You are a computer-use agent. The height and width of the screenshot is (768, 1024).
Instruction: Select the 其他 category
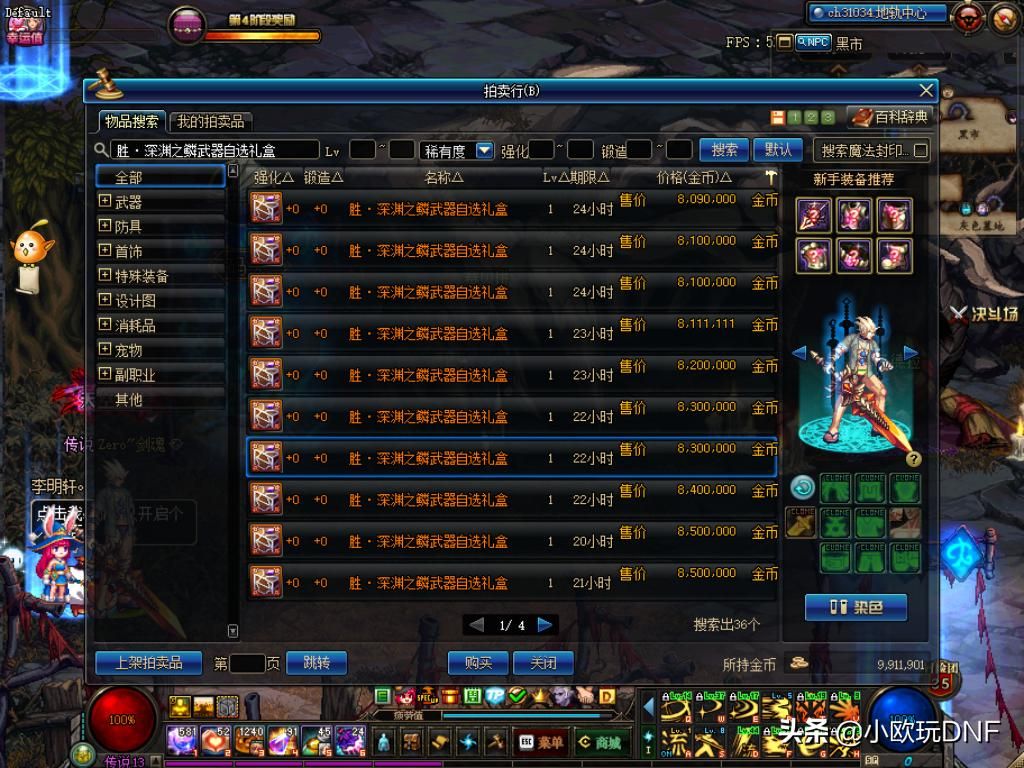(x=129, y=399)
